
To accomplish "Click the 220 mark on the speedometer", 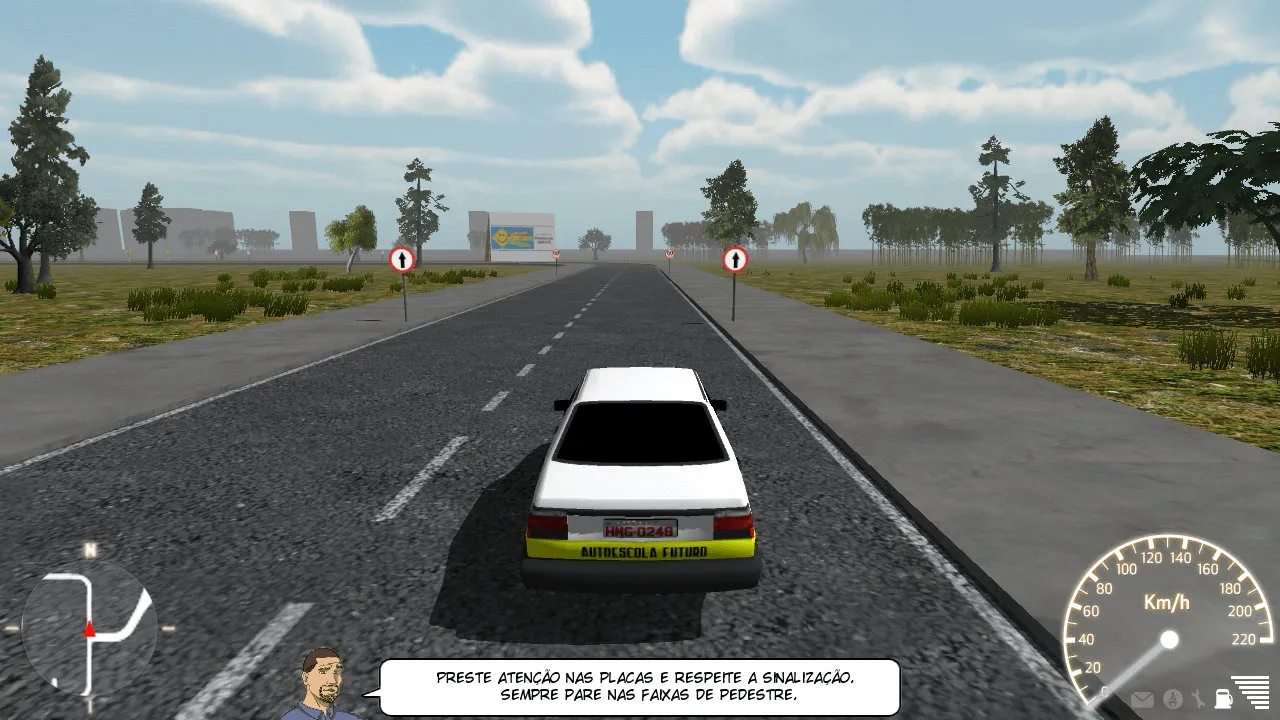I will (1243, 638).
